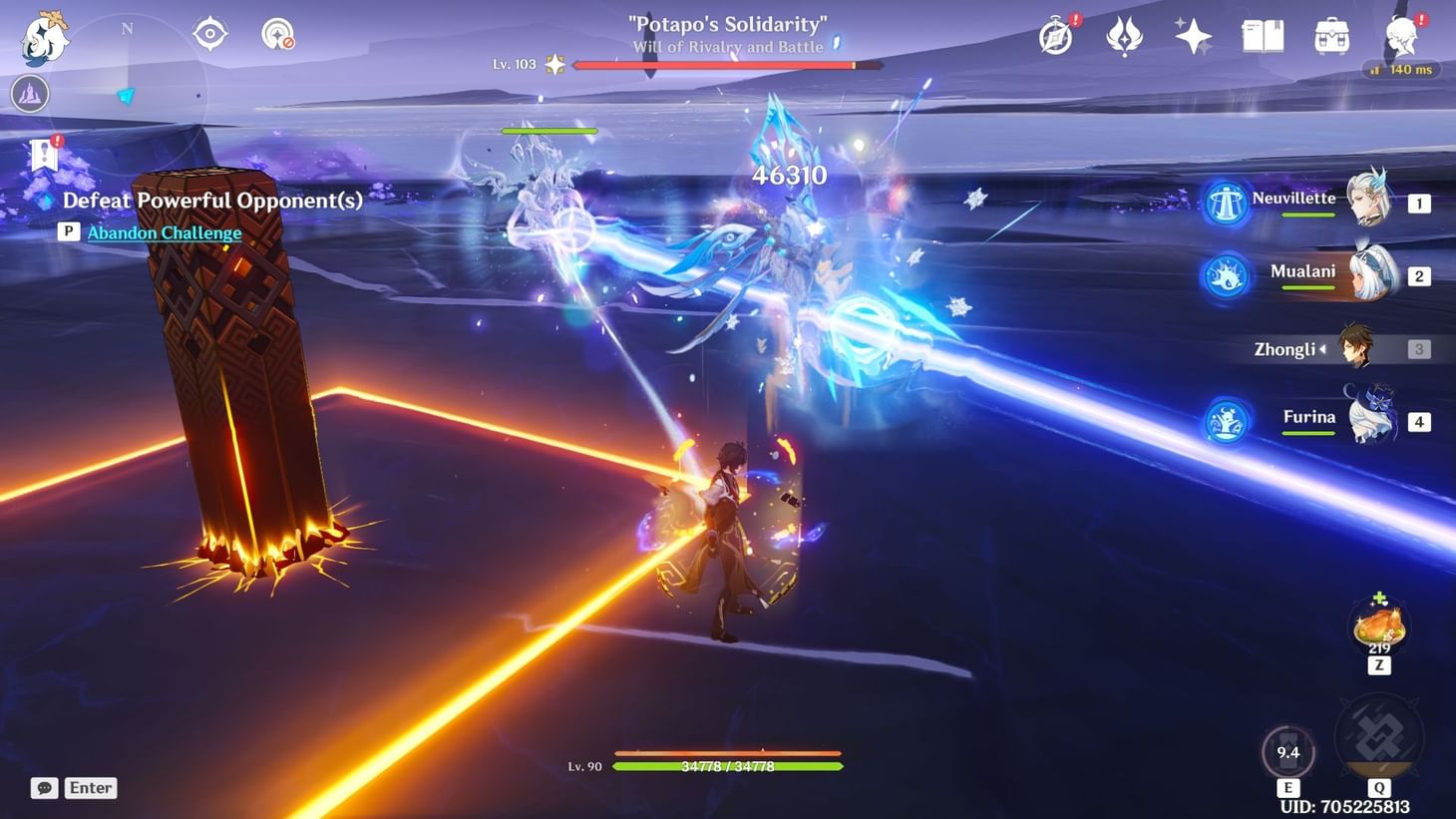The image size is (1456, 819).
Task: Click the 140 ms ping indicator
Action: click(x=1400, y=70)
